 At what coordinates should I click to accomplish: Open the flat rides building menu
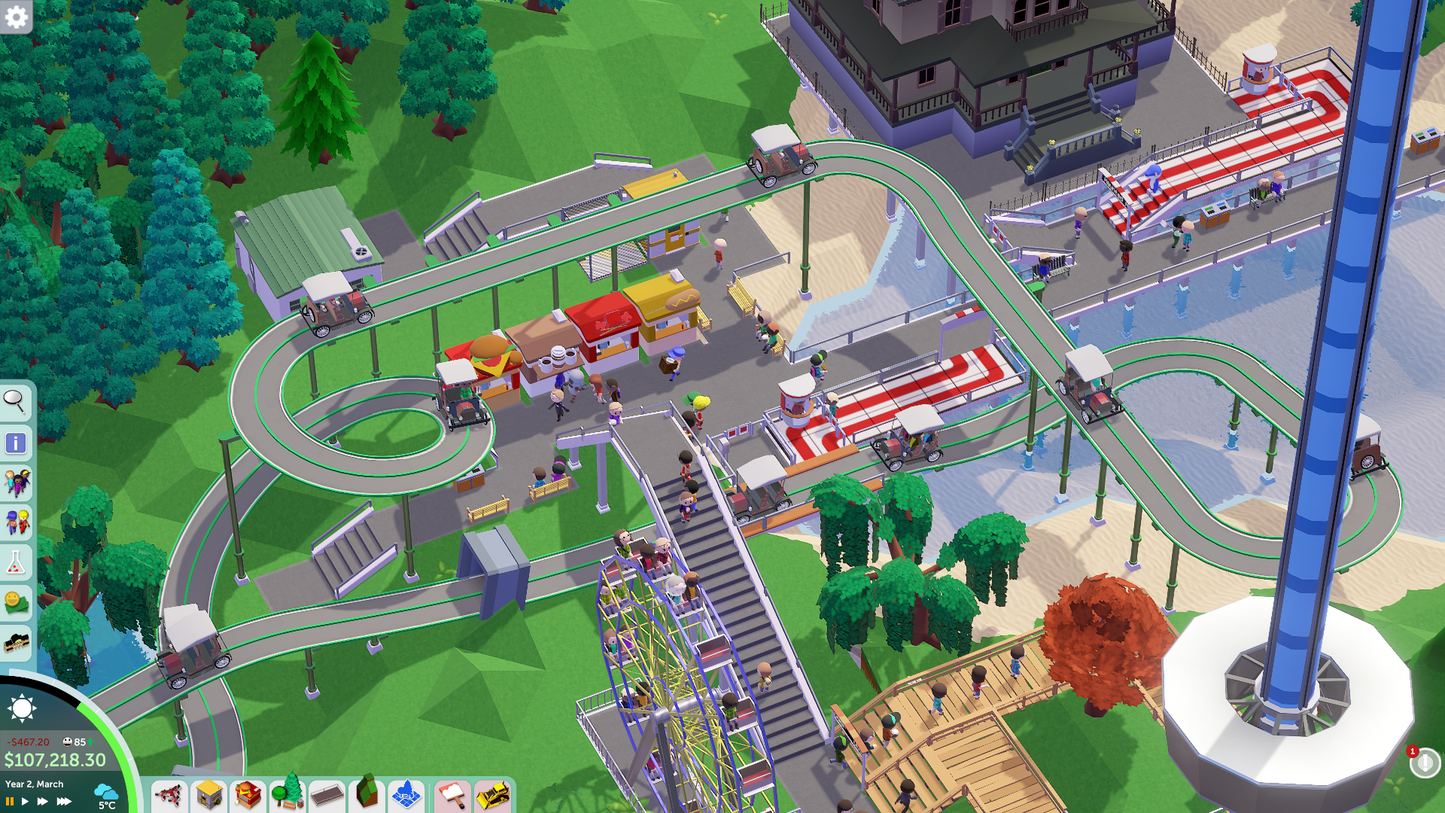[208, 795]
